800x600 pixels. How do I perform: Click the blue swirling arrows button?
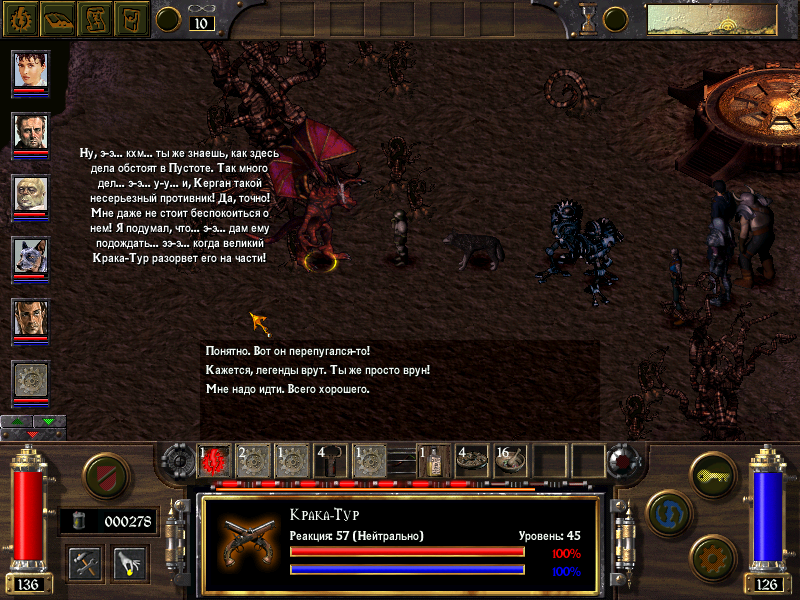[x=668, y=513]
